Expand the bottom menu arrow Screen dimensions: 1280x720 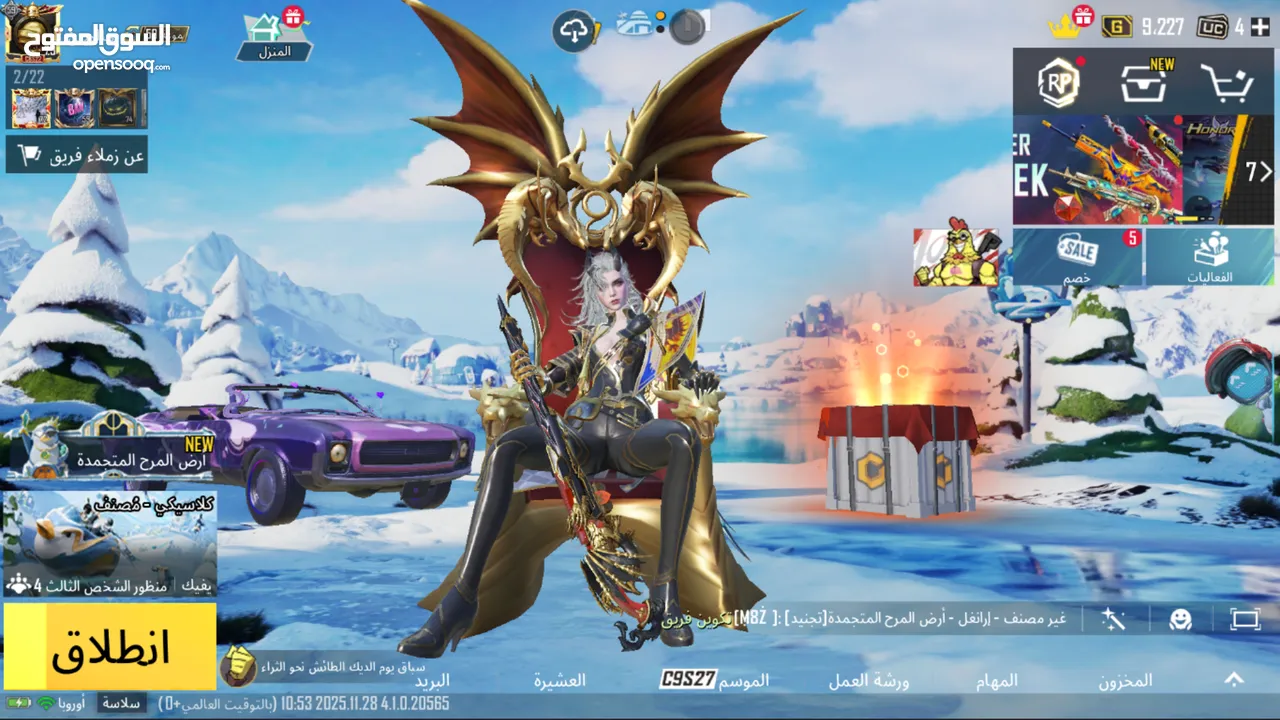coord(1234,680)
